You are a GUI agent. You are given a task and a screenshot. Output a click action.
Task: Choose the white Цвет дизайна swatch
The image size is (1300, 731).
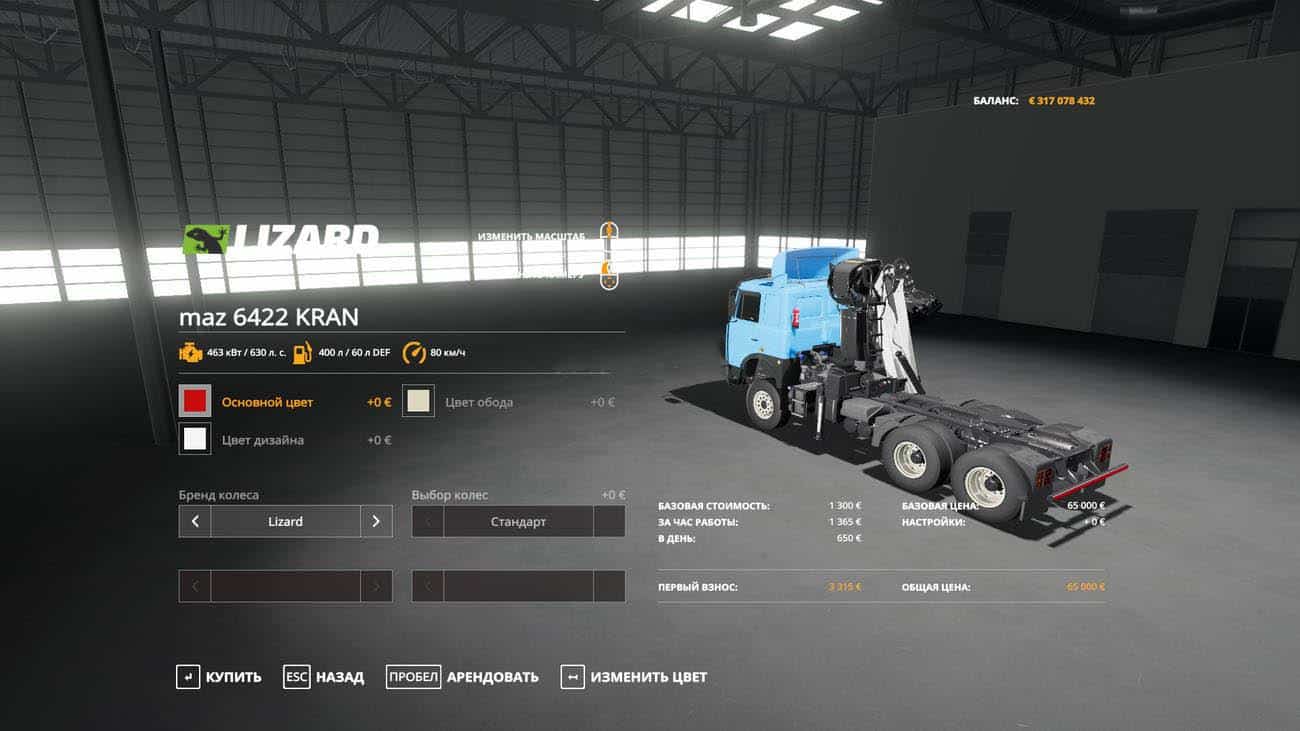tap(195, 439)
